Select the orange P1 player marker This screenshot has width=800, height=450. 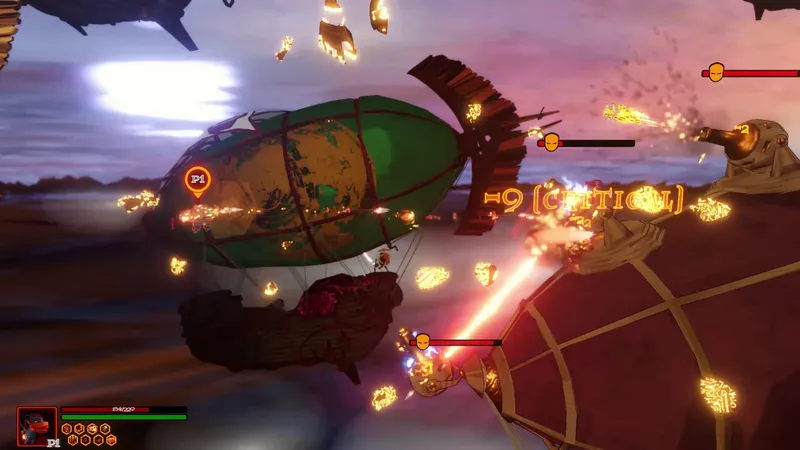pos(198,181)
